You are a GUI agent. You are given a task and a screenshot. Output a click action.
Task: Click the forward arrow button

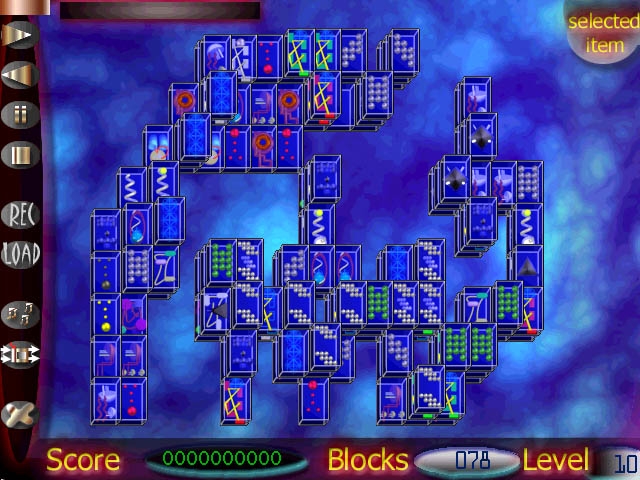(x=20, y=34)
